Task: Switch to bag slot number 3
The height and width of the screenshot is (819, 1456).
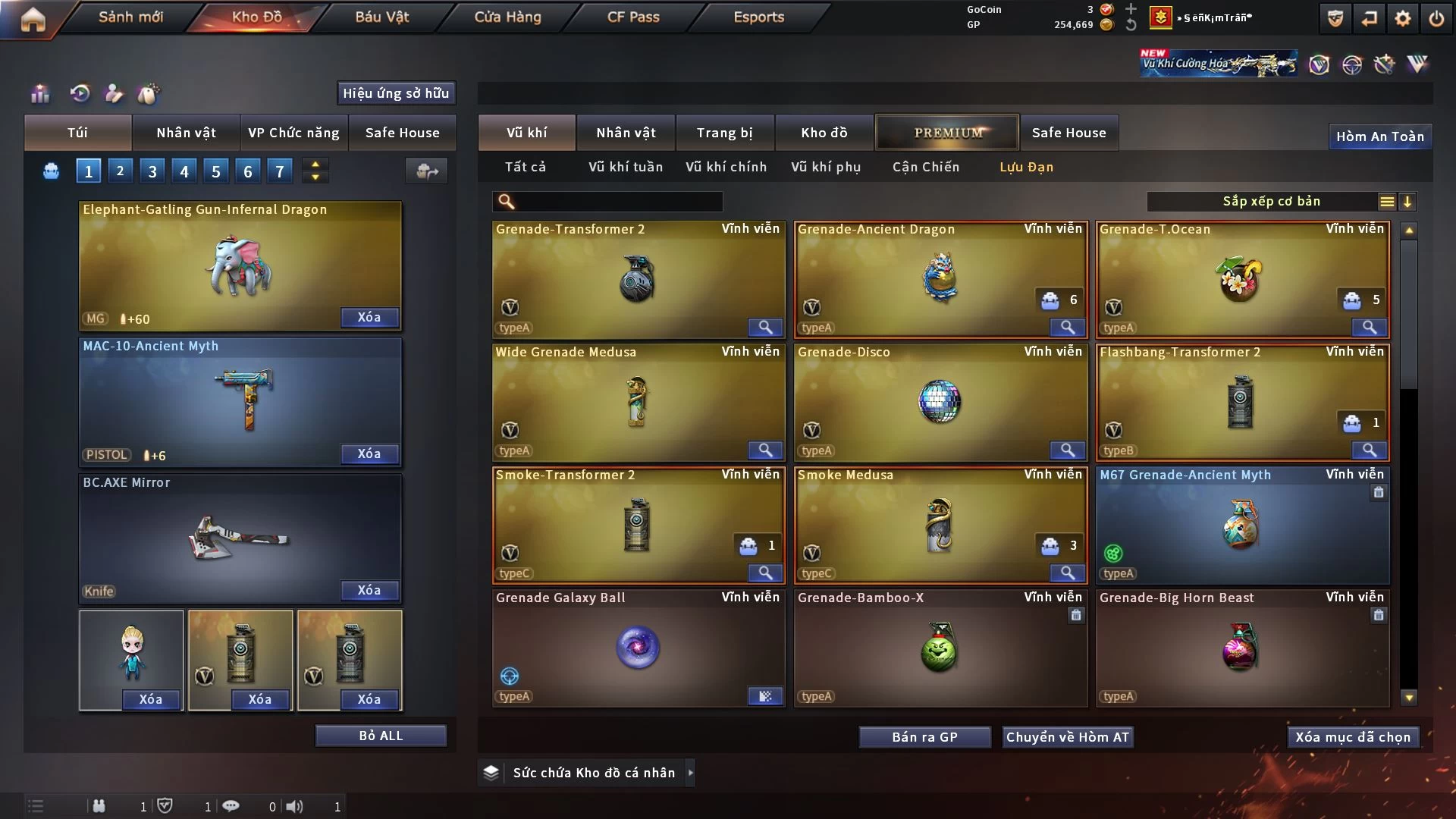Action: (152, 171)
